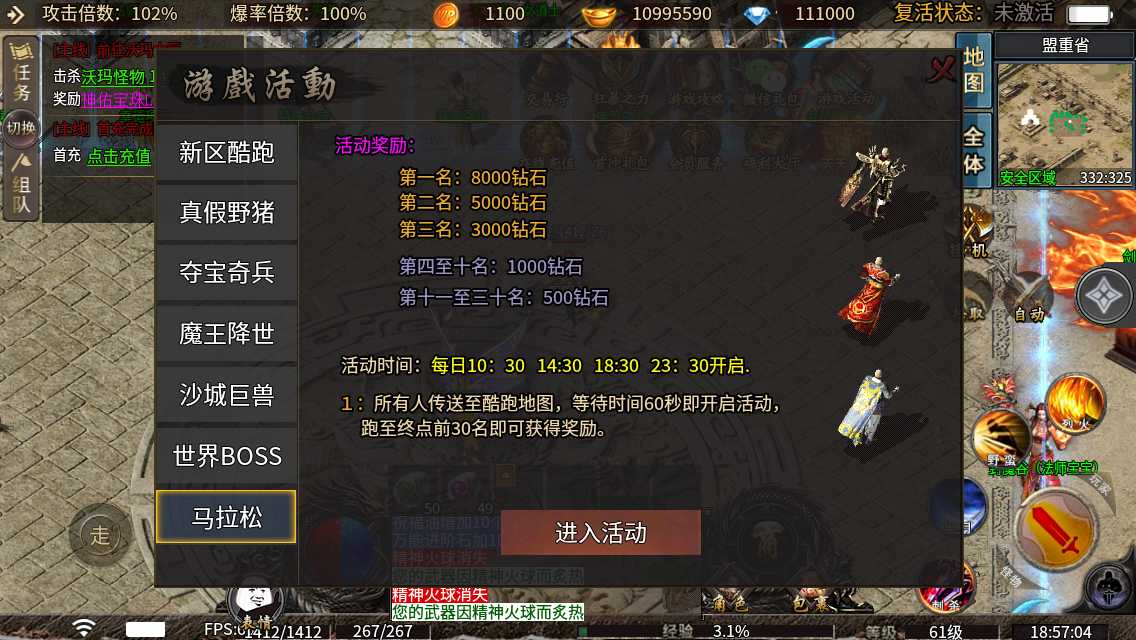Switch to the 世界BOSS tab

click(x=227, y=456)
